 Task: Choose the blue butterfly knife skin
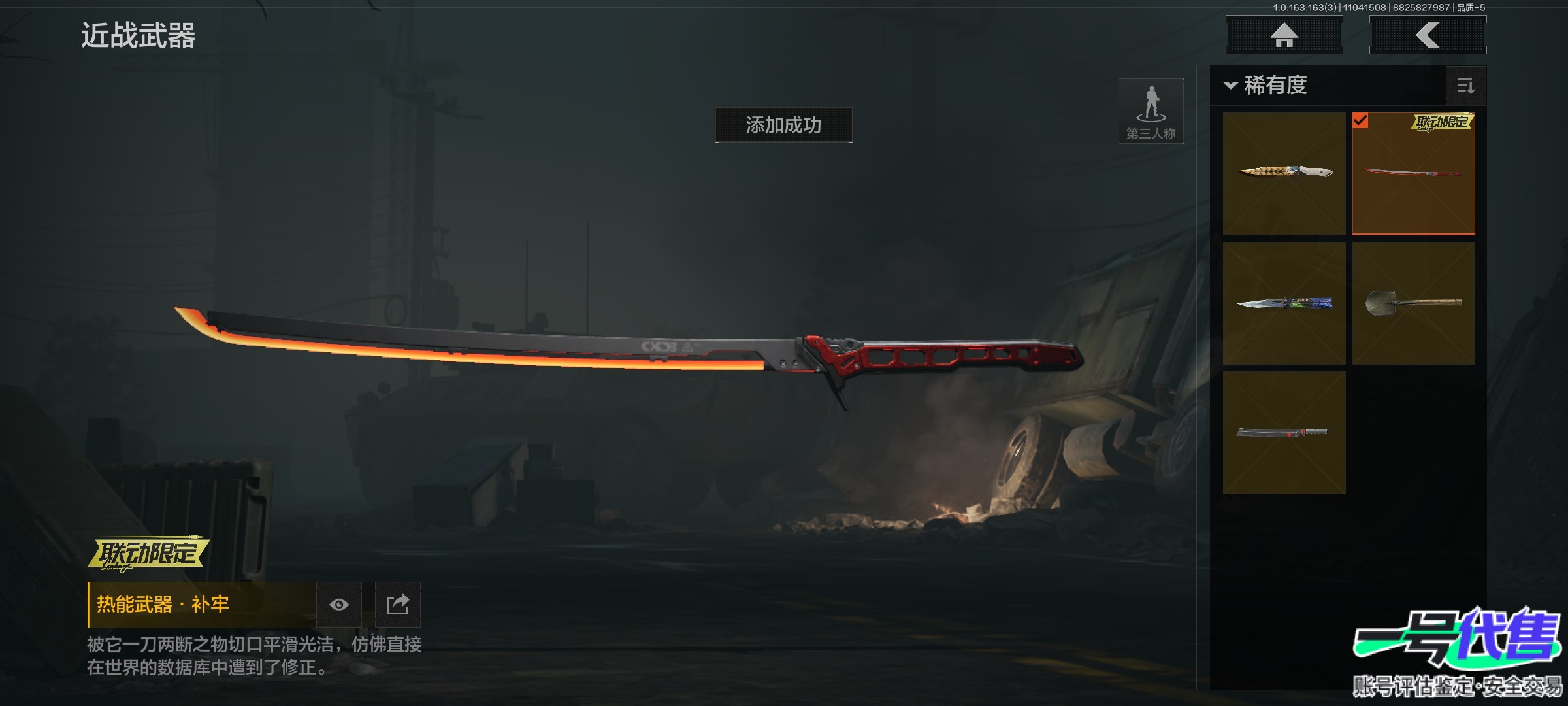1284,303
